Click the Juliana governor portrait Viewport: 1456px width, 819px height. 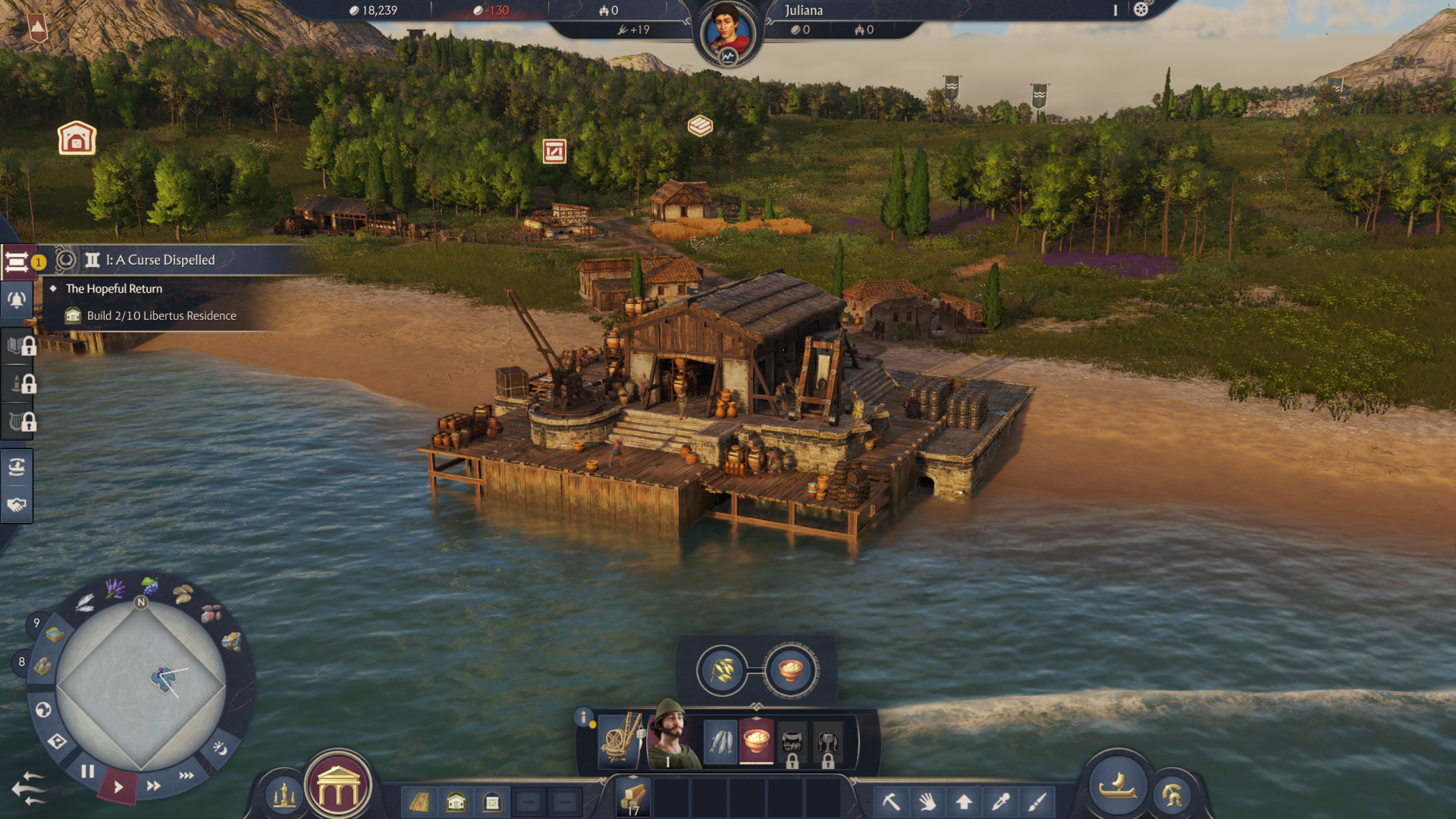click(727, 33)
